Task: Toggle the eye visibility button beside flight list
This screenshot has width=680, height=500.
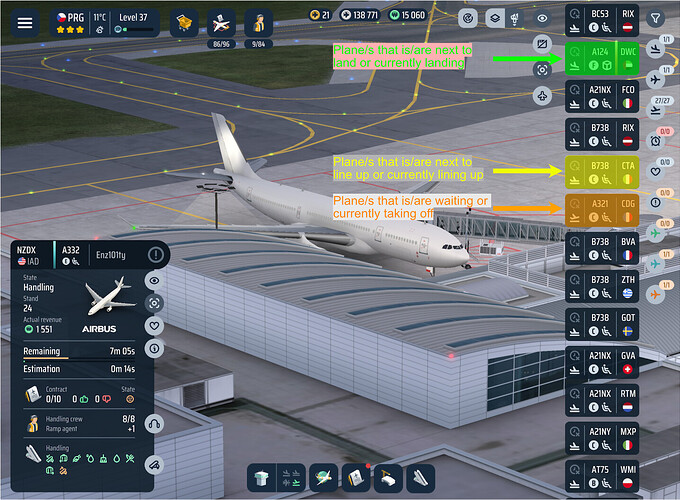Action: (x=542, y=18)
